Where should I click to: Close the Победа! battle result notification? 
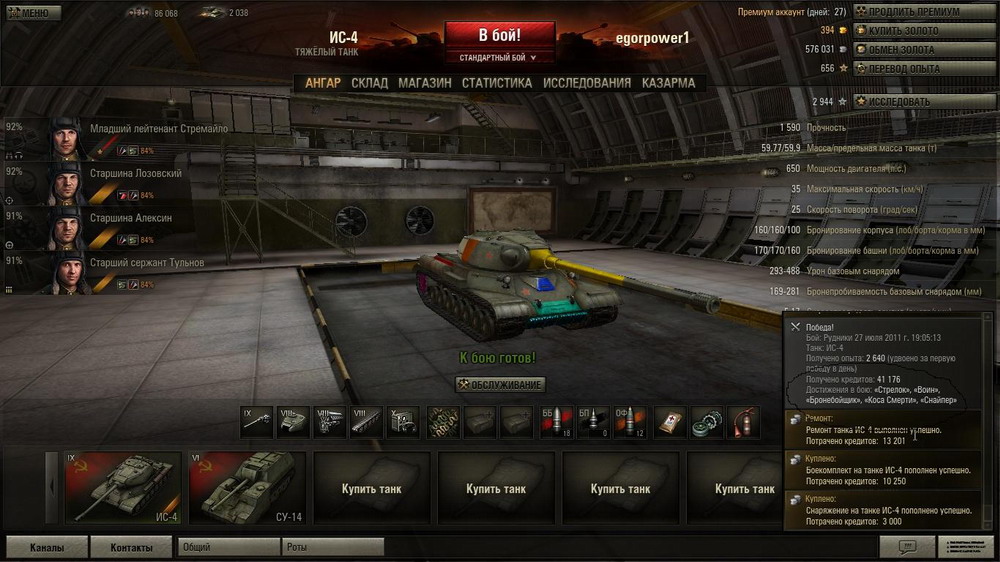tap(795, 326)
